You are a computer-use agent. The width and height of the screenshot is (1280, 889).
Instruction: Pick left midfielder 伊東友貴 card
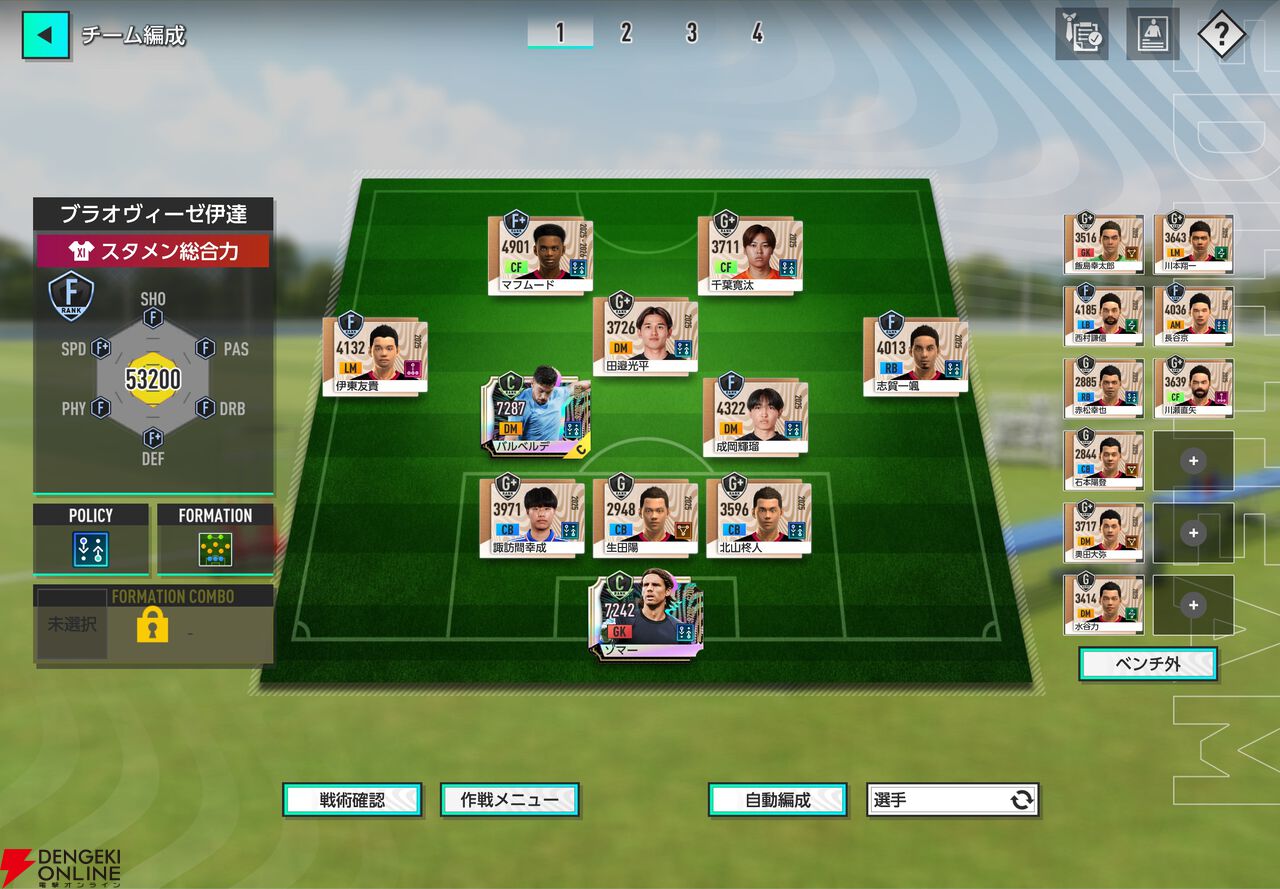coord(375,354)
